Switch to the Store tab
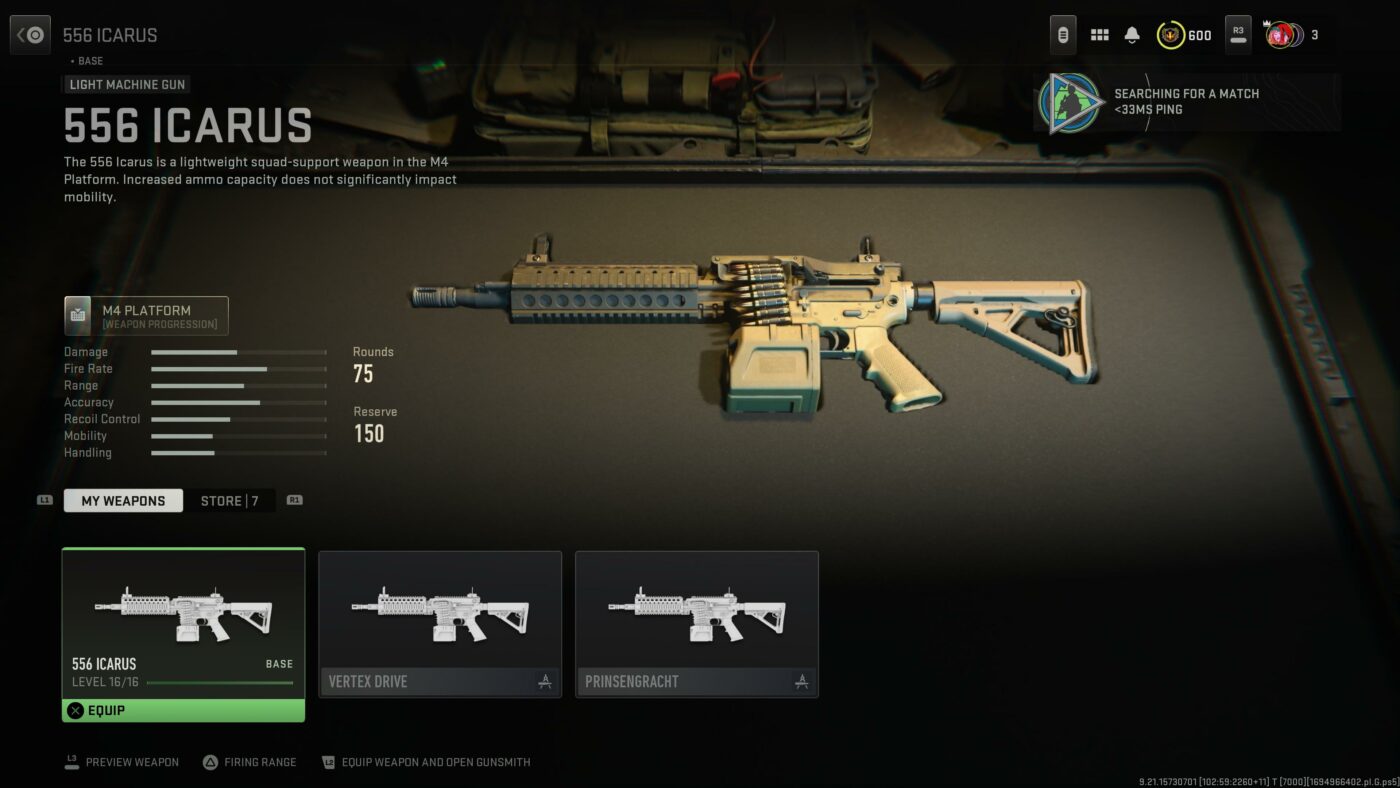The width and height of the screenshot is (1400, 788). (231, 500)
